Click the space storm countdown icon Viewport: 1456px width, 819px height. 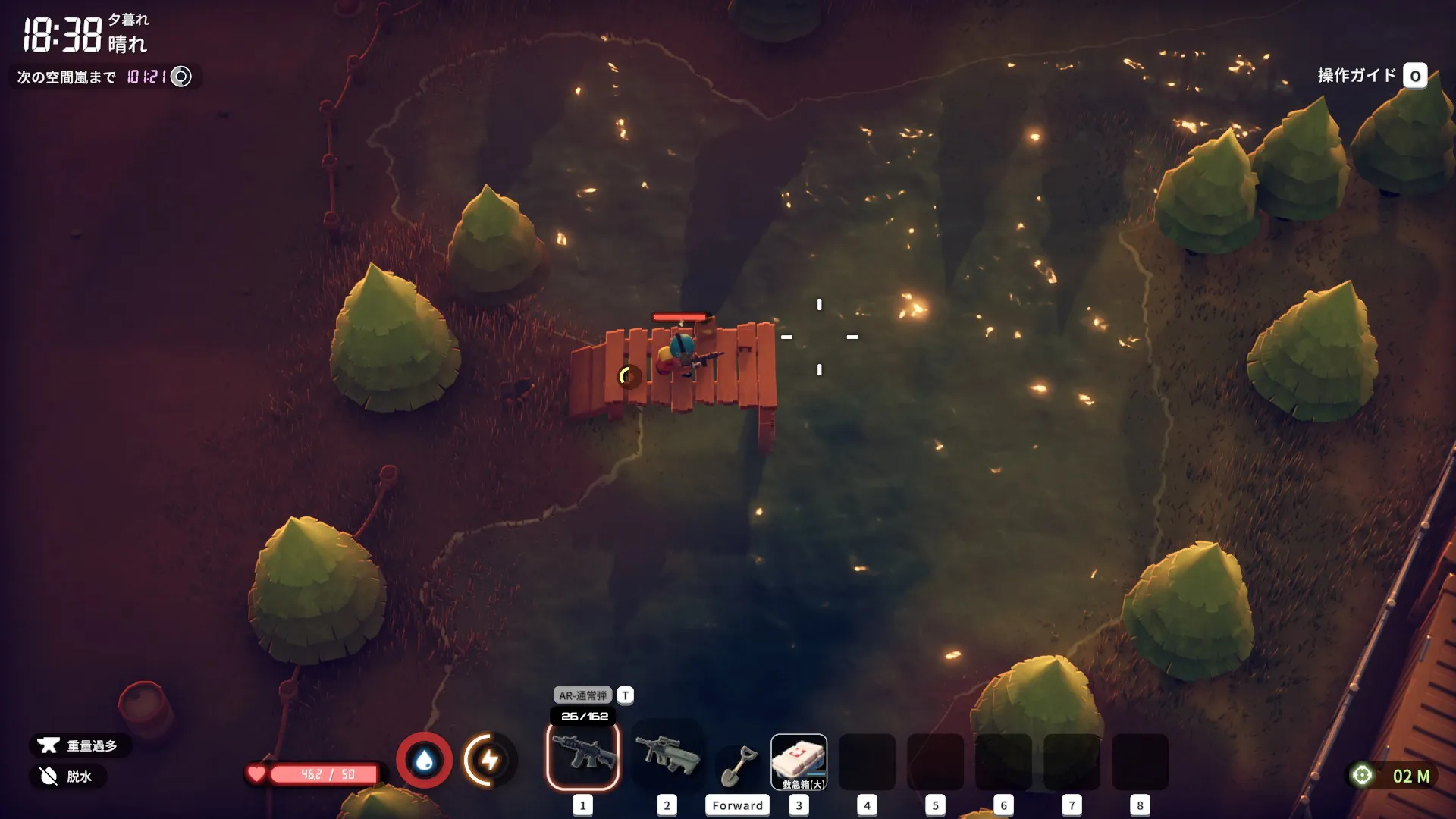(181, 77)
